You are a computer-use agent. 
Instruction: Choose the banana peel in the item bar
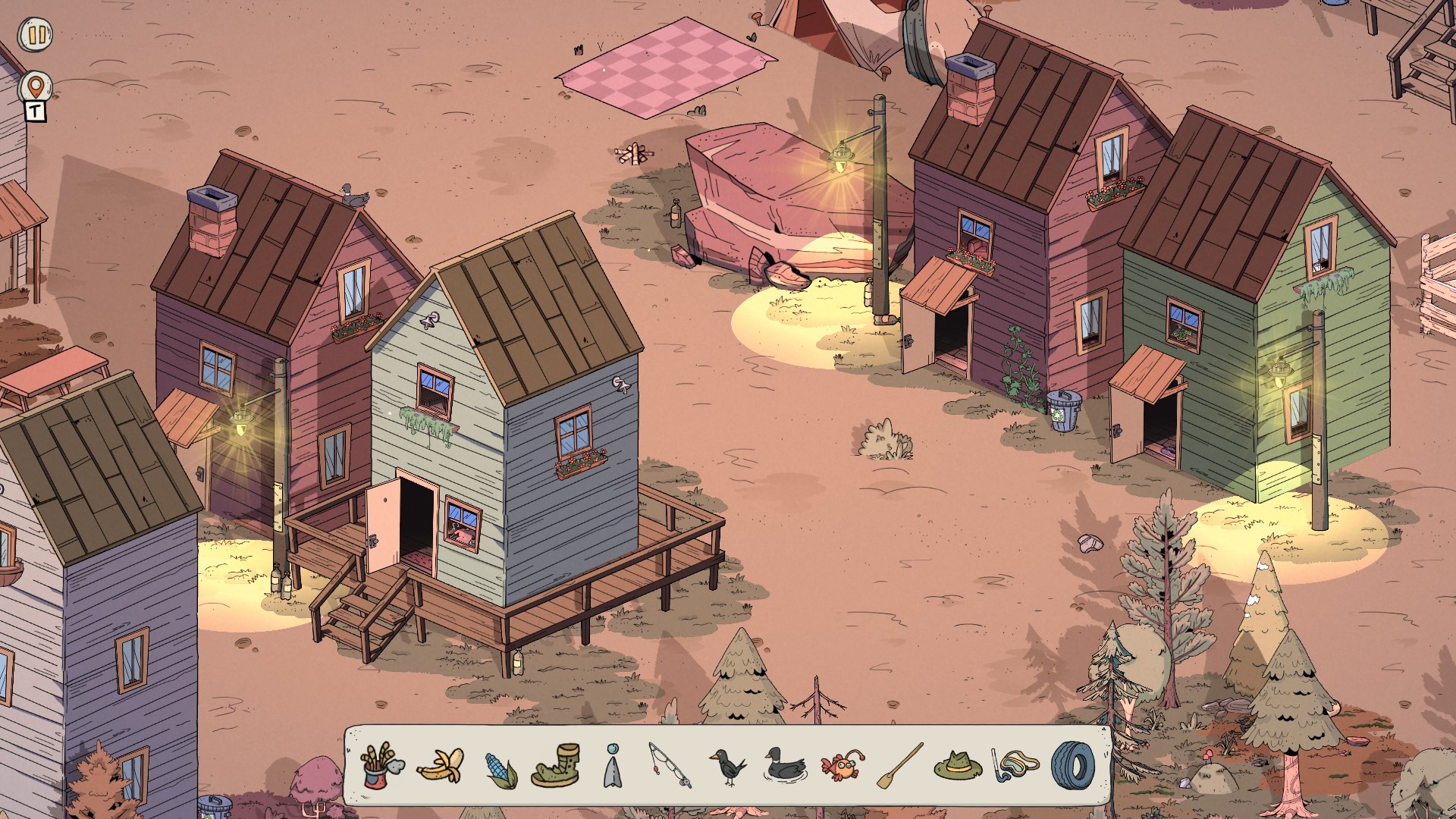click(x=441, y=765)
